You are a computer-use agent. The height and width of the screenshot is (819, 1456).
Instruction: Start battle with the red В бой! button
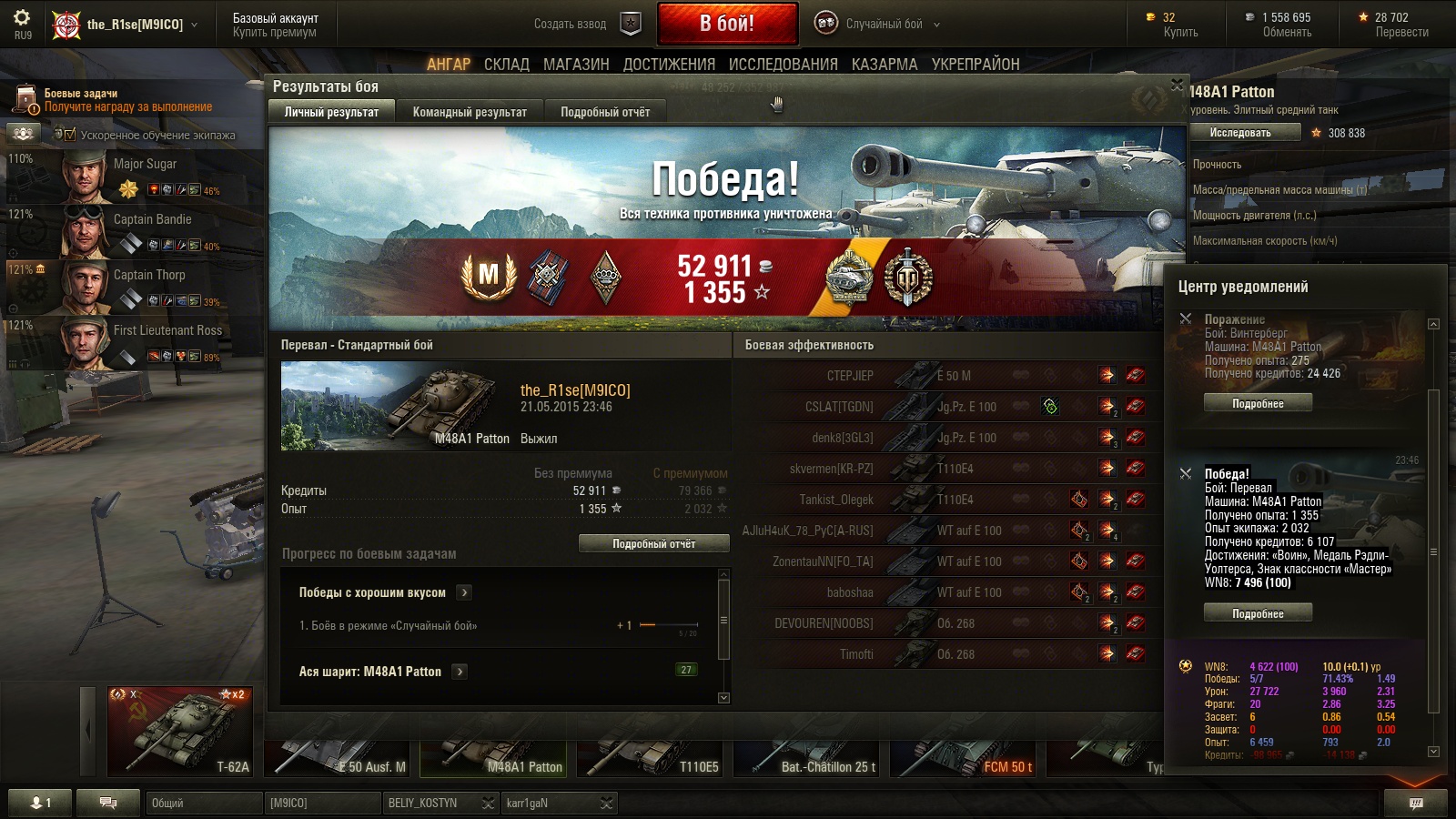pyautogui.click(x=726, y=24)
